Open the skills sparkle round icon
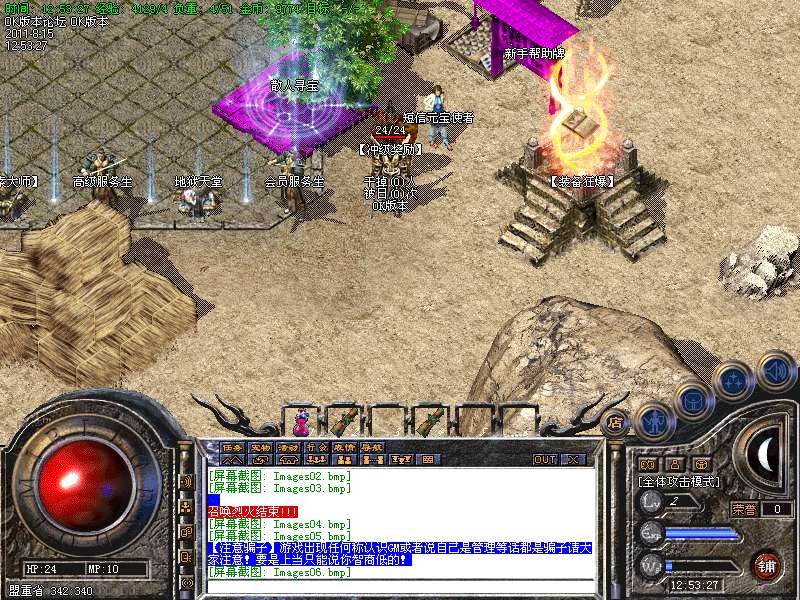Image resolution: width=800 pixels, height=600 pixels. 733,380
